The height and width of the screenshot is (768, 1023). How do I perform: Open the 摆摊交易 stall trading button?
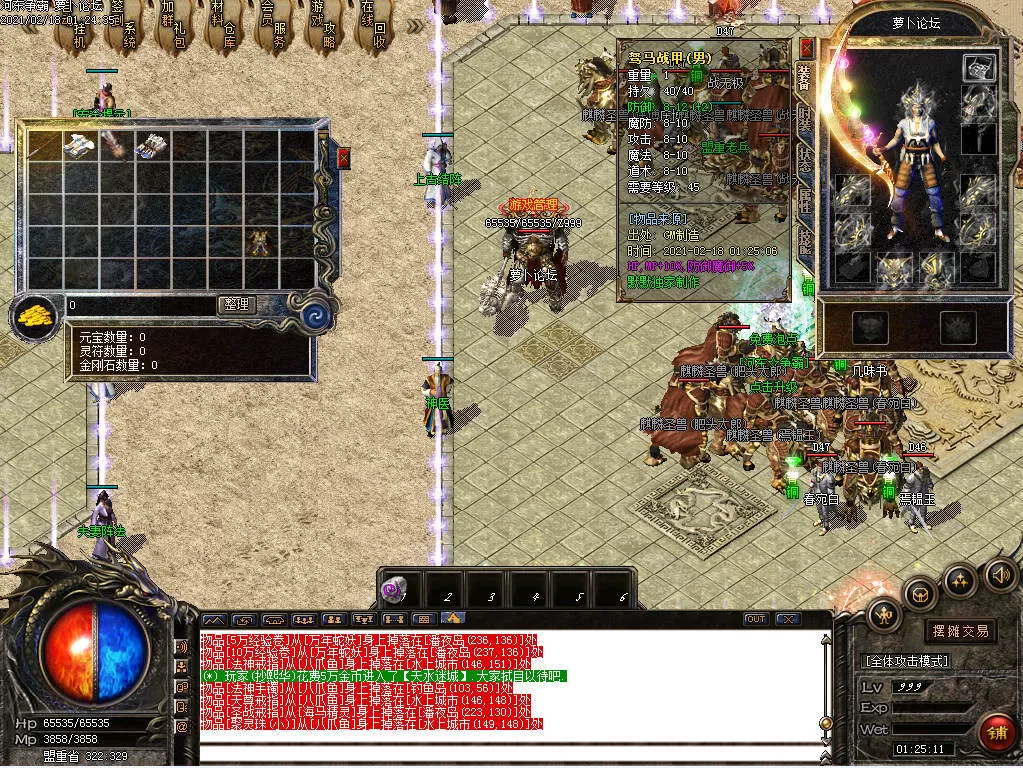tap(960, 631)
